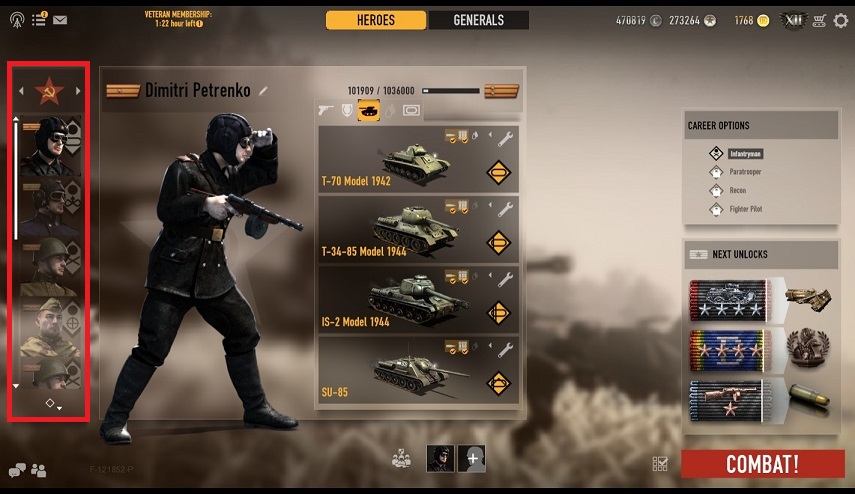Open the mail envelope inbox

point(60,19)
